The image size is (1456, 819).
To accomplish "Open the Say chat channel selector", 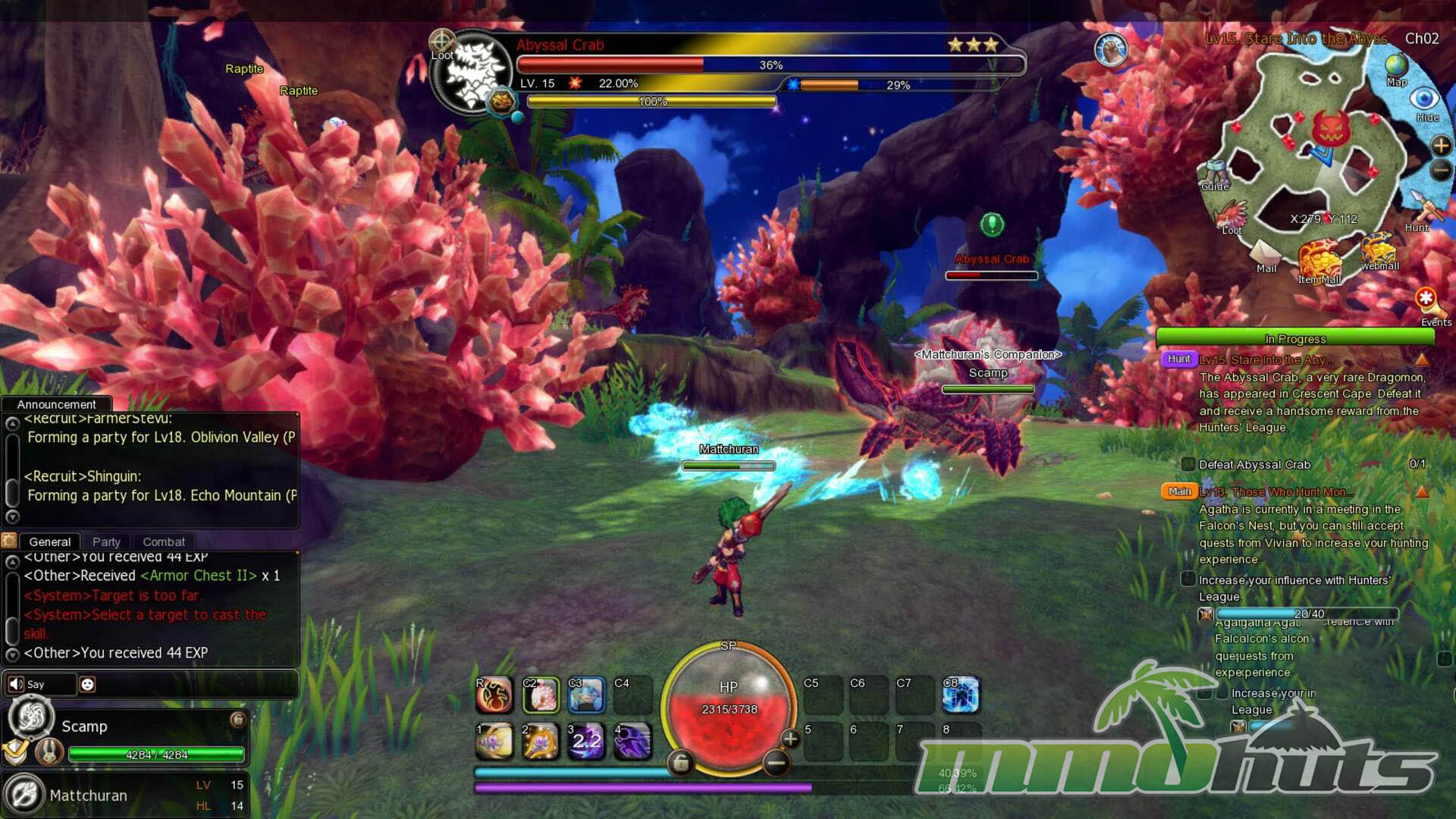I will coord(39,684).
